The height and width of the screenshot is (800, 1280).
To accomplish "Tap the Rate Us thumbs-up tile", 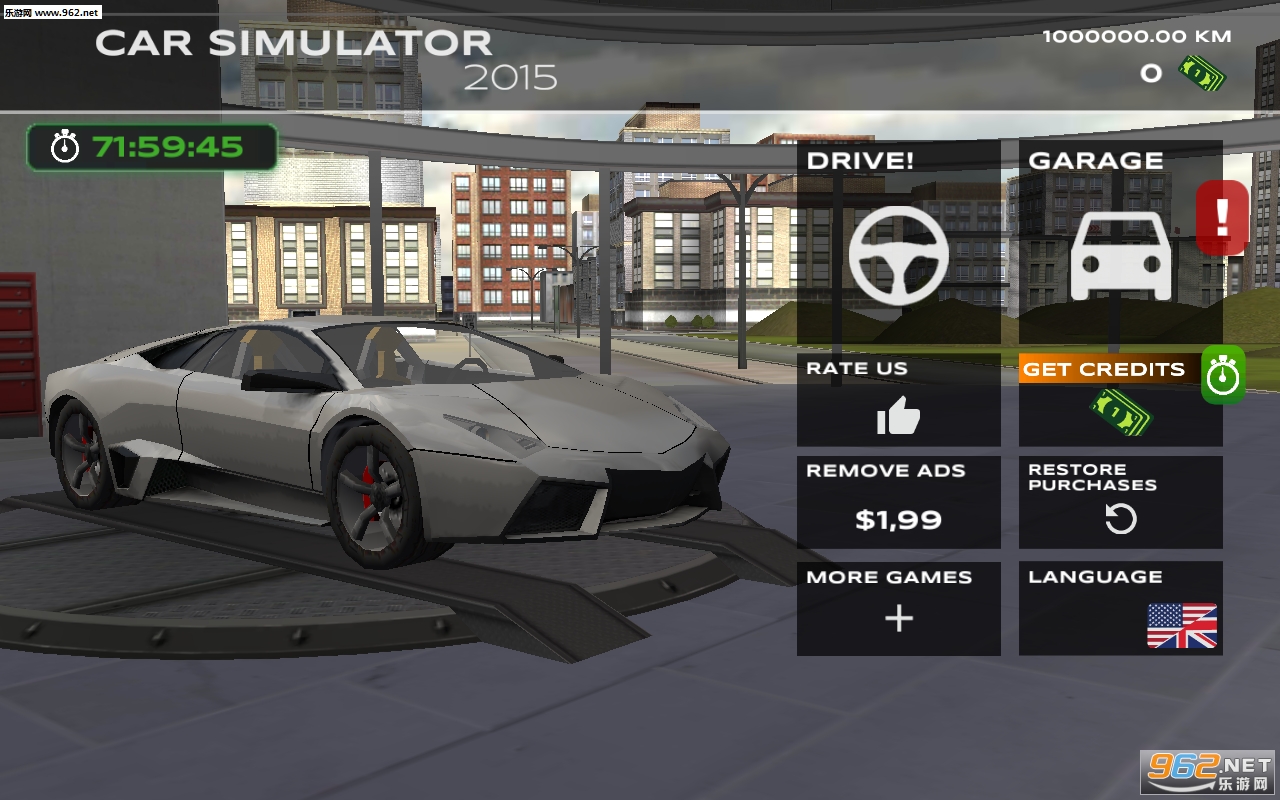I will (898, 400).
